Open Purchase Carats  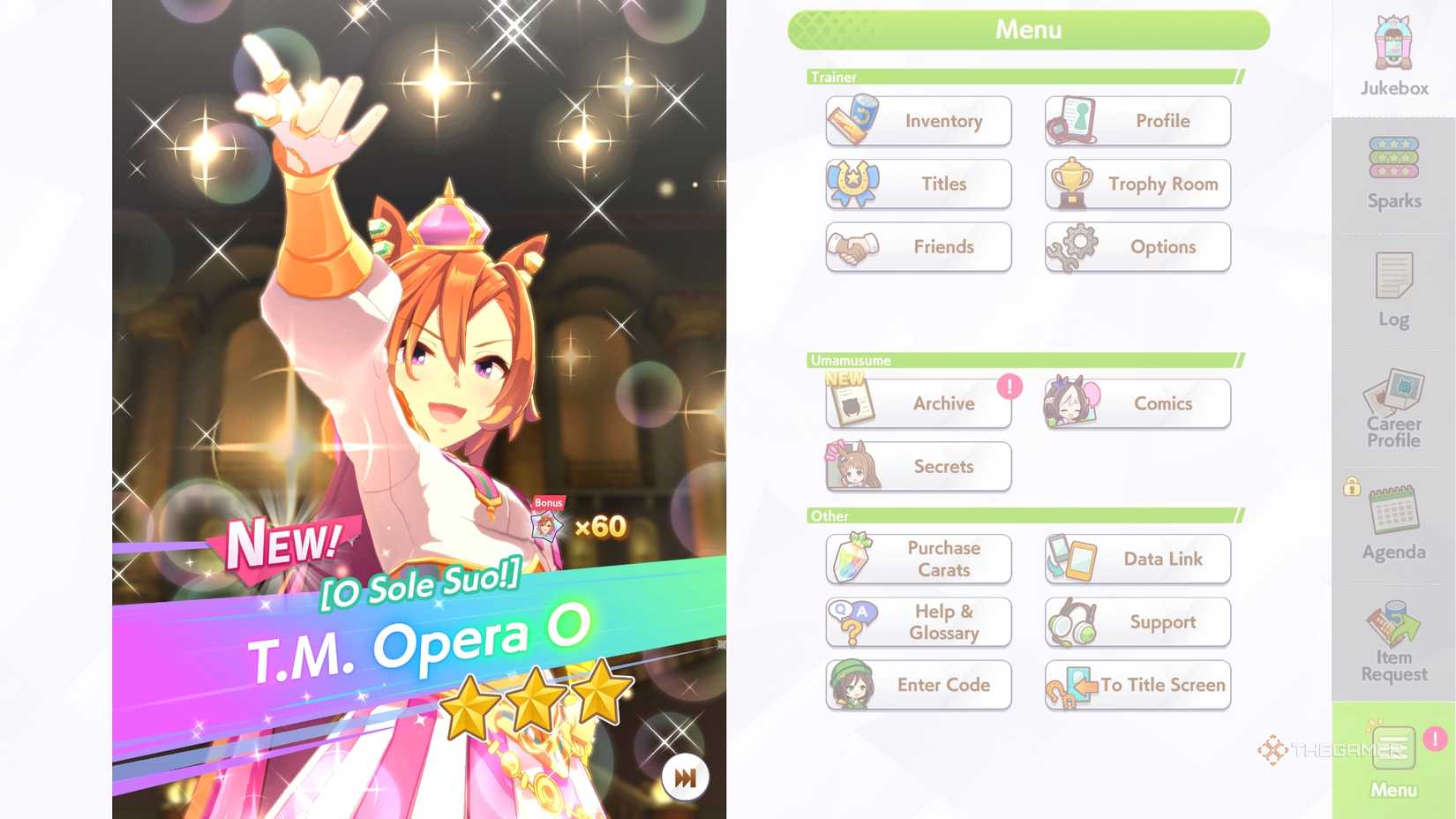click(x=918, y=559)
